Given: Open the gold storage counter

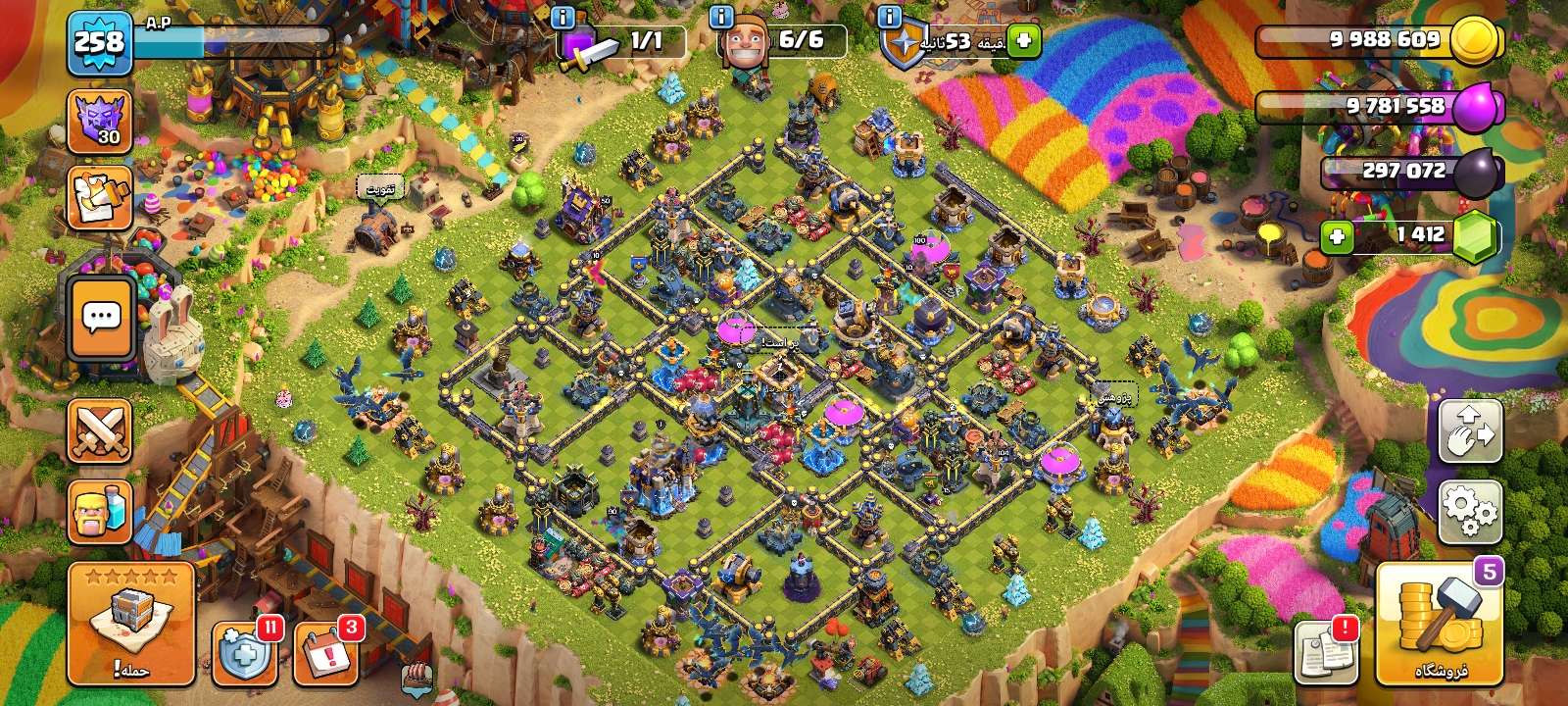Looking at the screenshot, I should [1382, 40].
